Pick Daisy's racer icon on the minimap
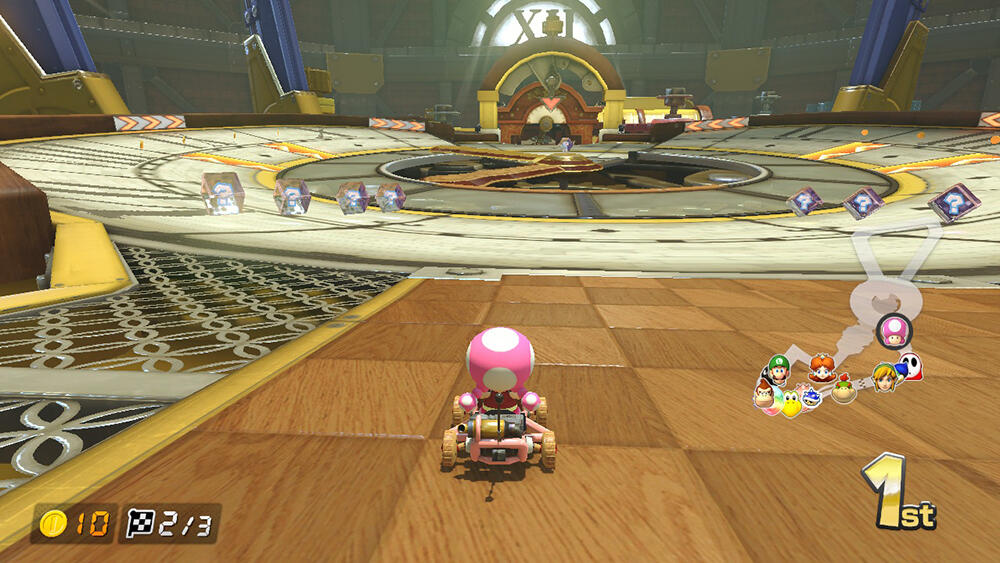The width and height of the screenshot is (1000, 563). point(822,367)
